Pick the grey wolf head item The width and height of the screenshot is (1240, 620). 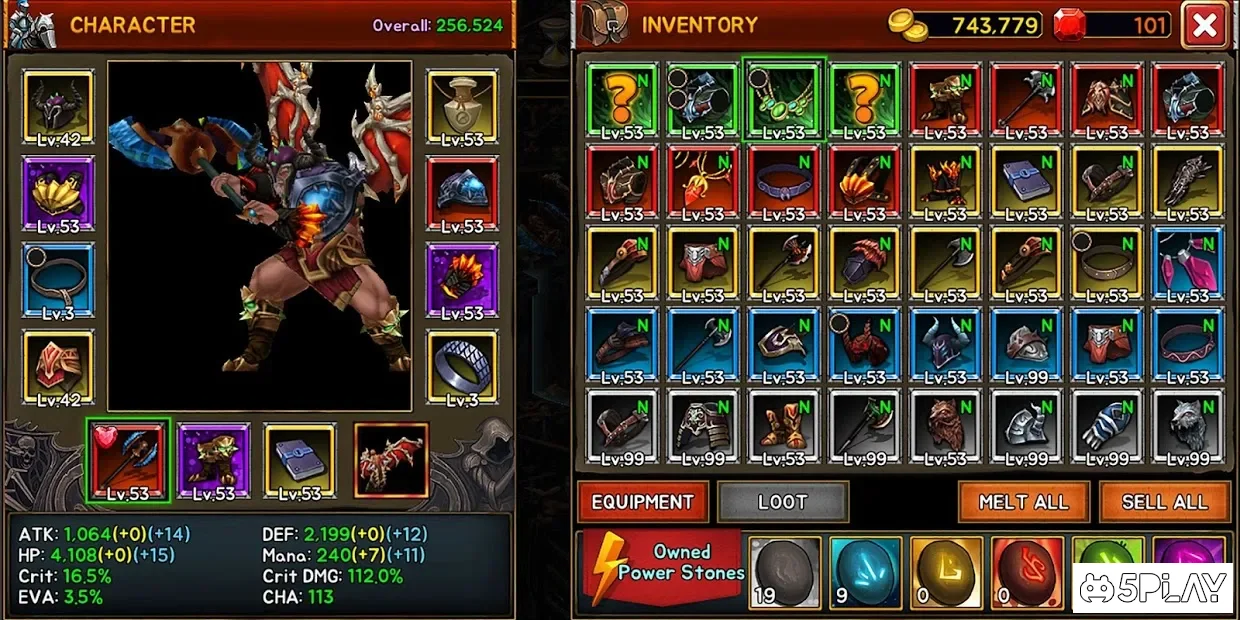pos(1187,425)
